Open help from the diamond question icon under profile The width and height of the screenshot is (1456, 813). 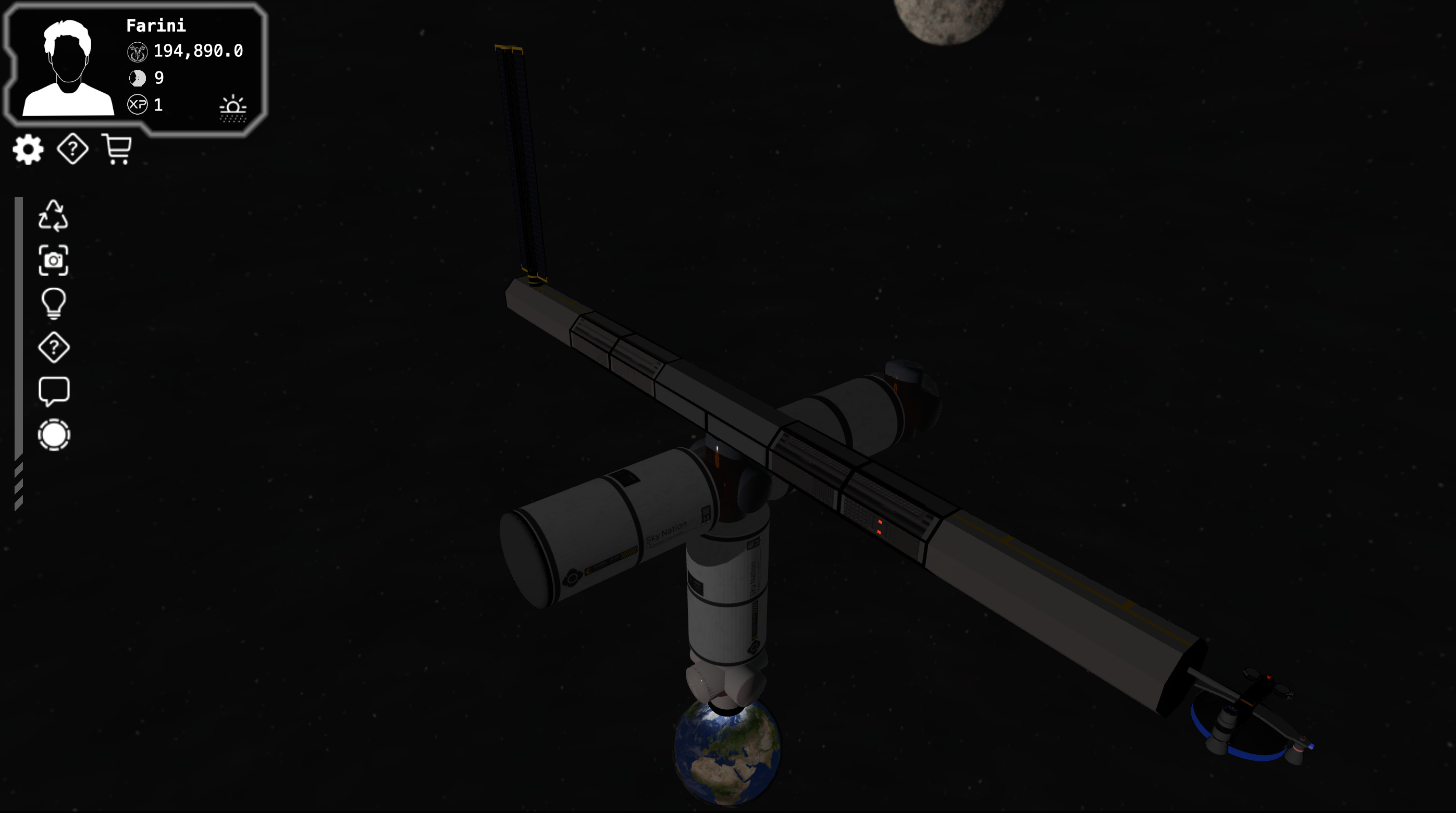pyautogui.click(x=72, y=150)
